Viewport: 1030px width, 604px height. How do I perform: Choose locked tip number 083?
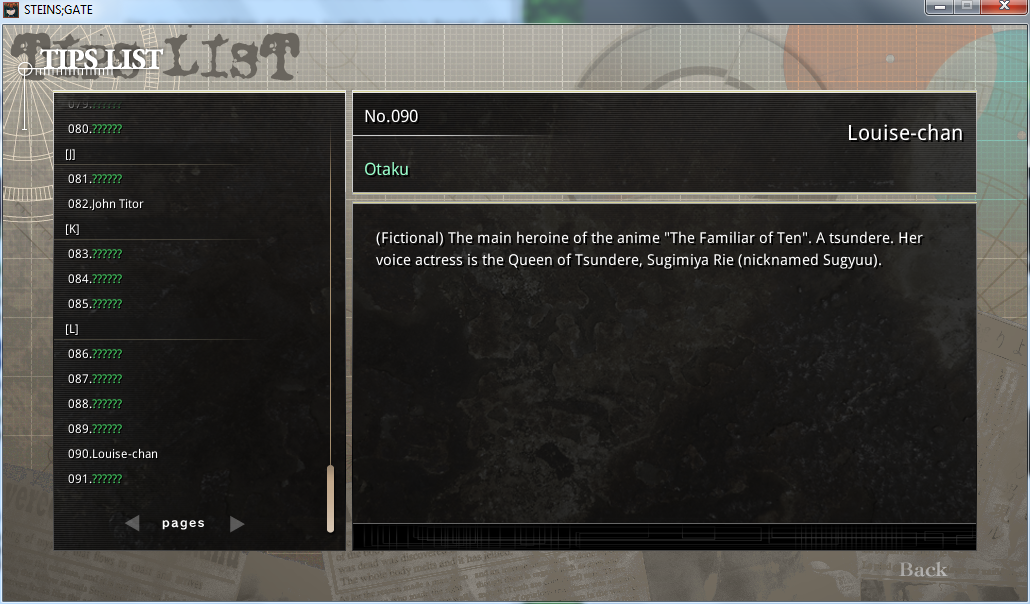[x=95, y=254]
